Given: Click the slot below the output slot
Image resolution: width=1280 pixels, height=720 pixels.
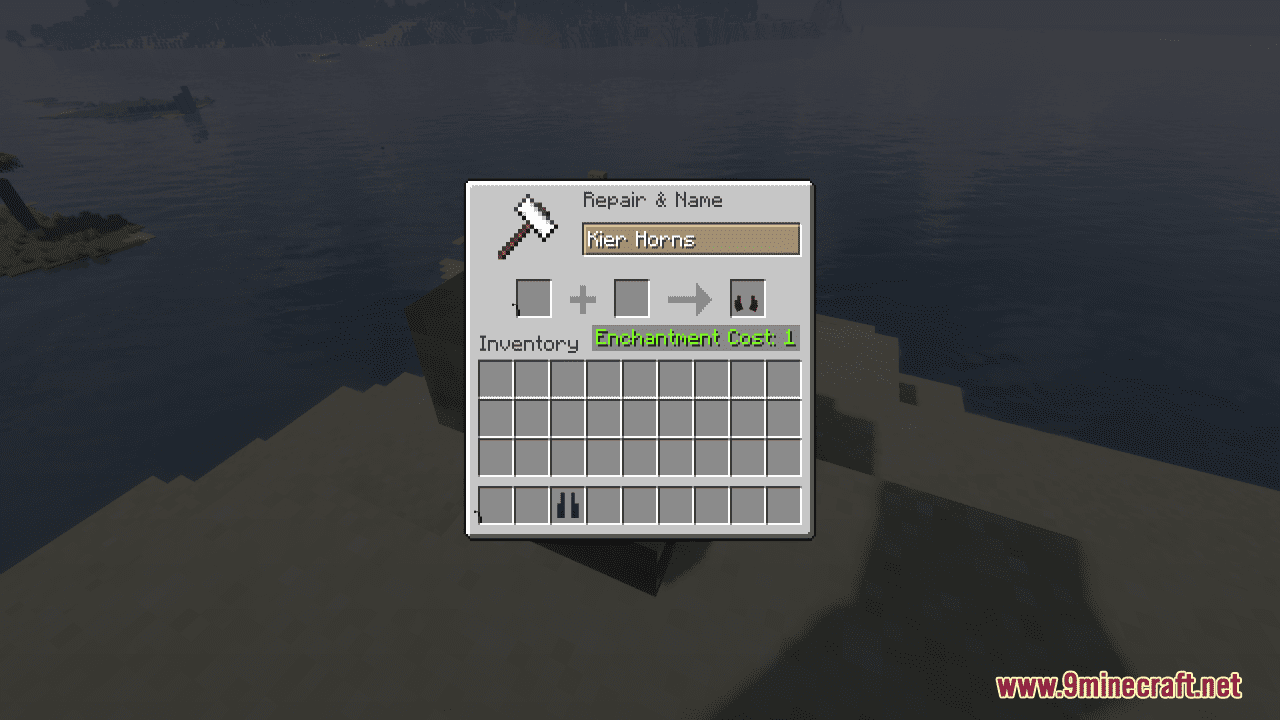Looking at the screenshot, I should tap(748, 380).
